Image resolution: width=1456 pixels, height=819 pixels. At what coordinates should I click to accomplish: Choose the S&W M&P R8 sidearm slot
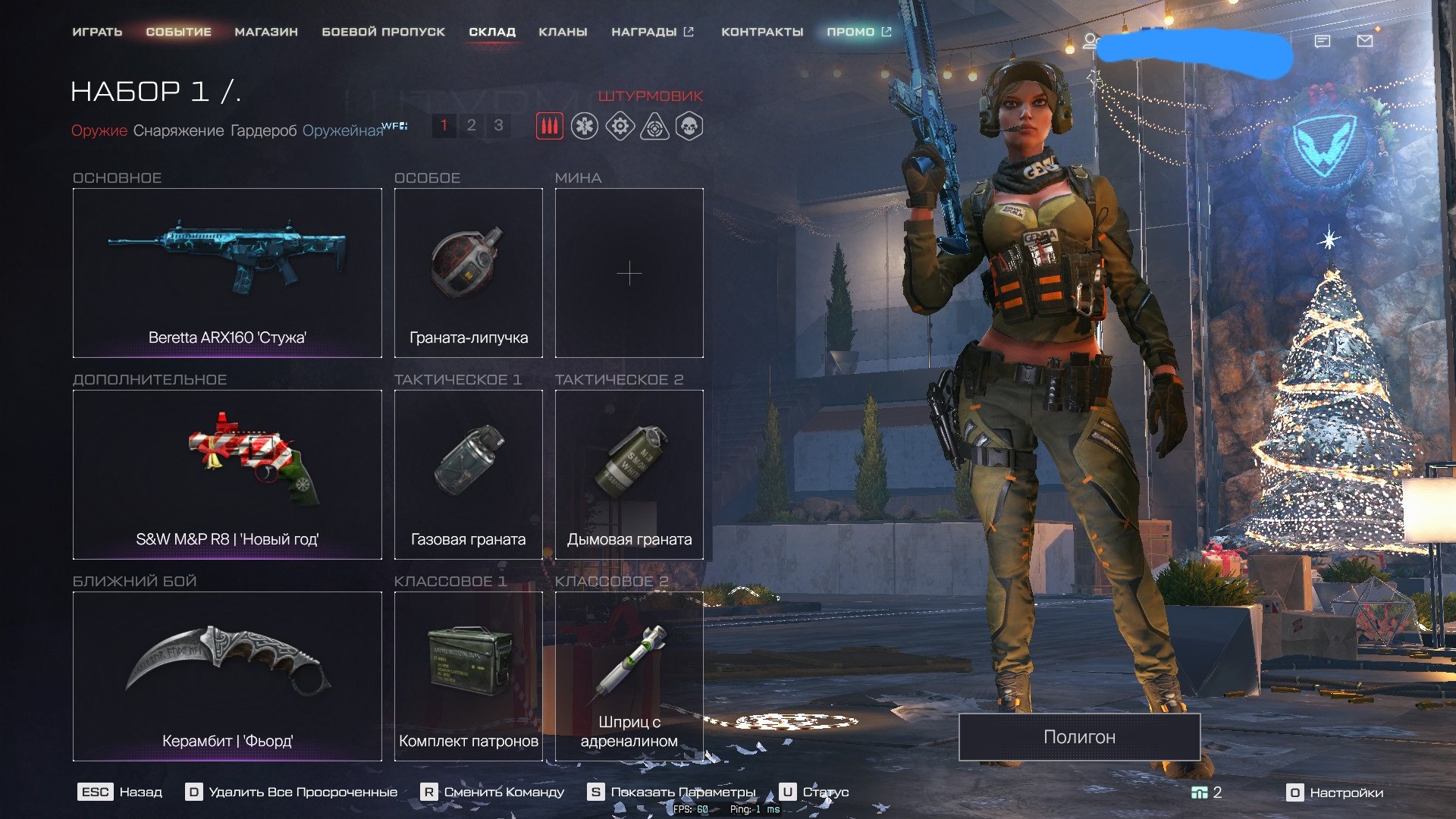tap(227, 475)
